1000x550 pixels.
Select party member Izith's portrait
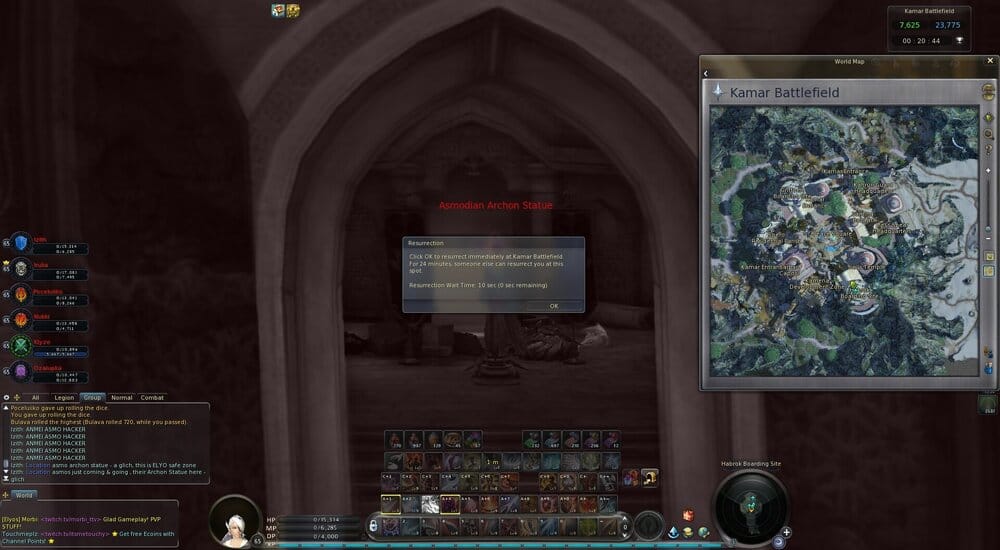click(x=21, y=243)
